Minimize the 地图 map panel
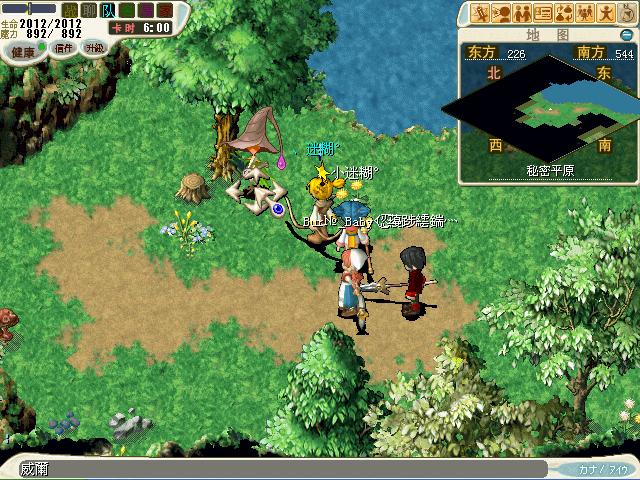This screenshot has height=480, width=640. [x=626, y=34]
